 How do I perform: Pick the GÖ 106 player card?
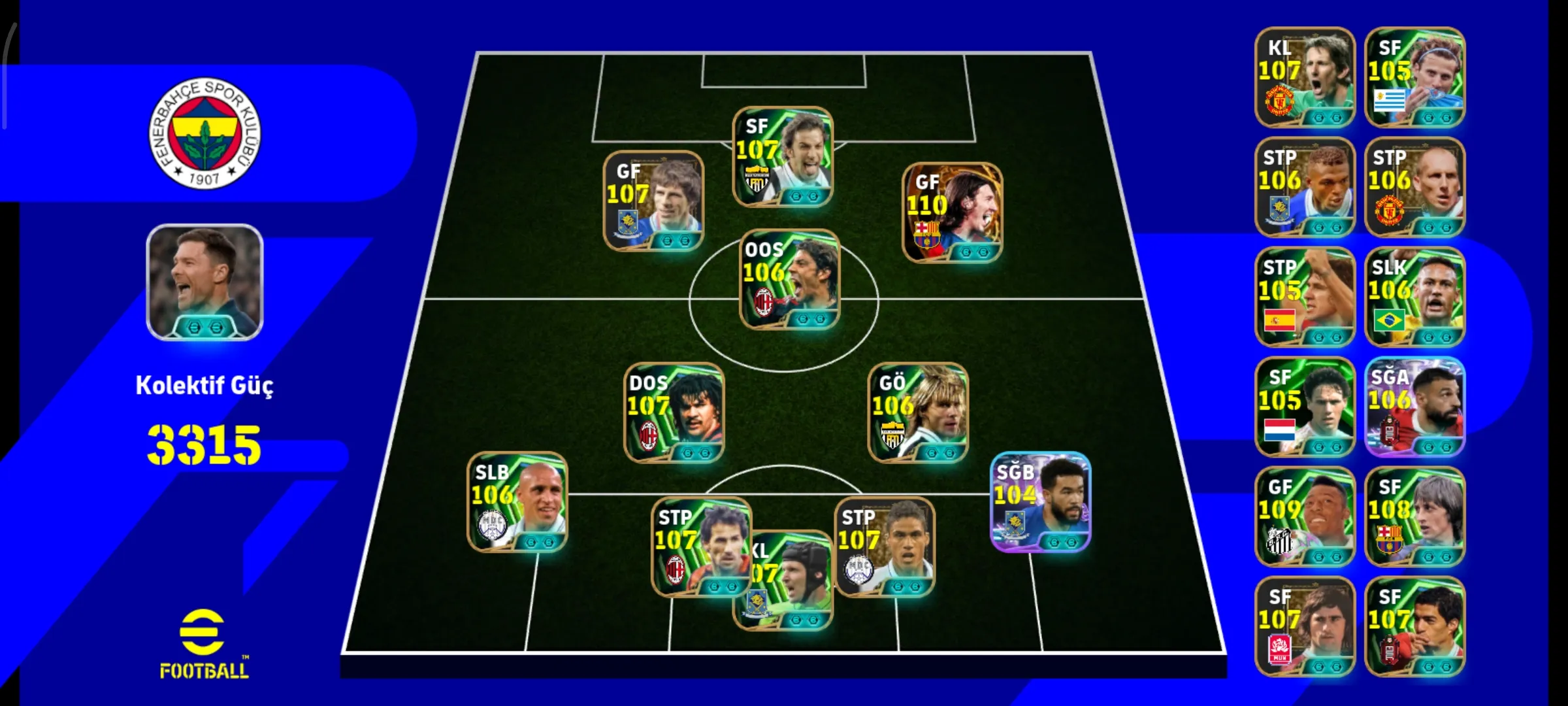(x=918, y=412)
